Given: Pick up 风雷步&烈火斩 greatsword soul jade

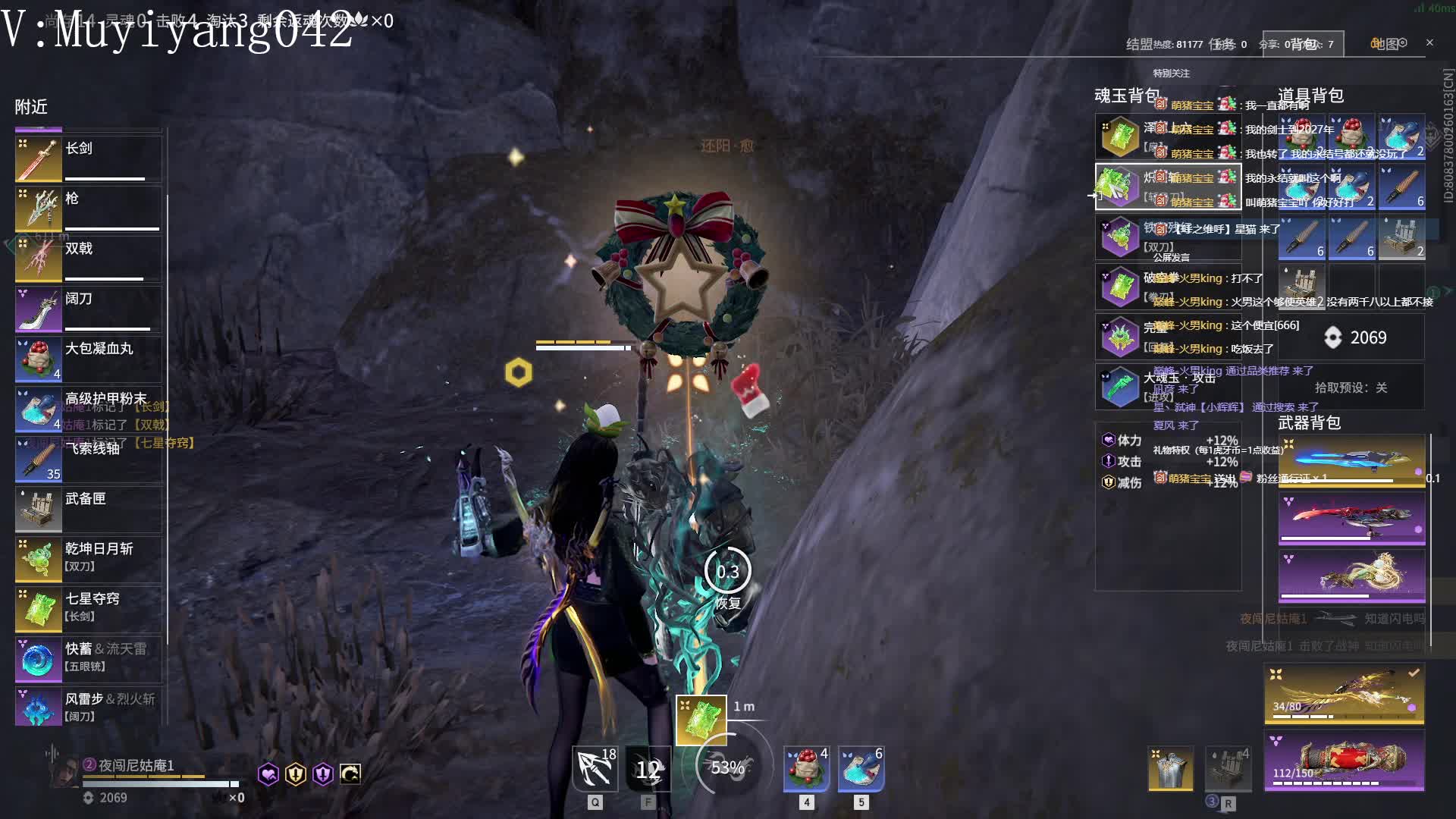Looking at the screenshot, I should coord(88,708).
